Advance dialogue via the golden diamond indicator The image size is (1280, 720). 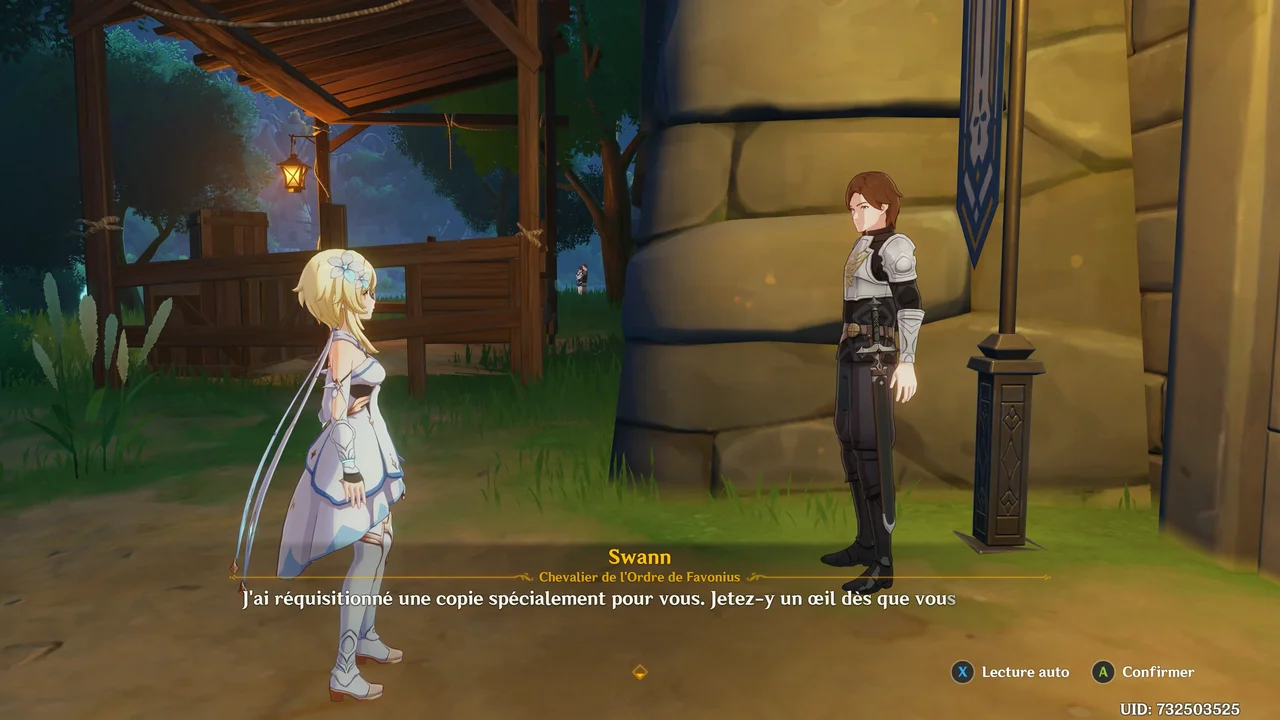click(640, 672)
